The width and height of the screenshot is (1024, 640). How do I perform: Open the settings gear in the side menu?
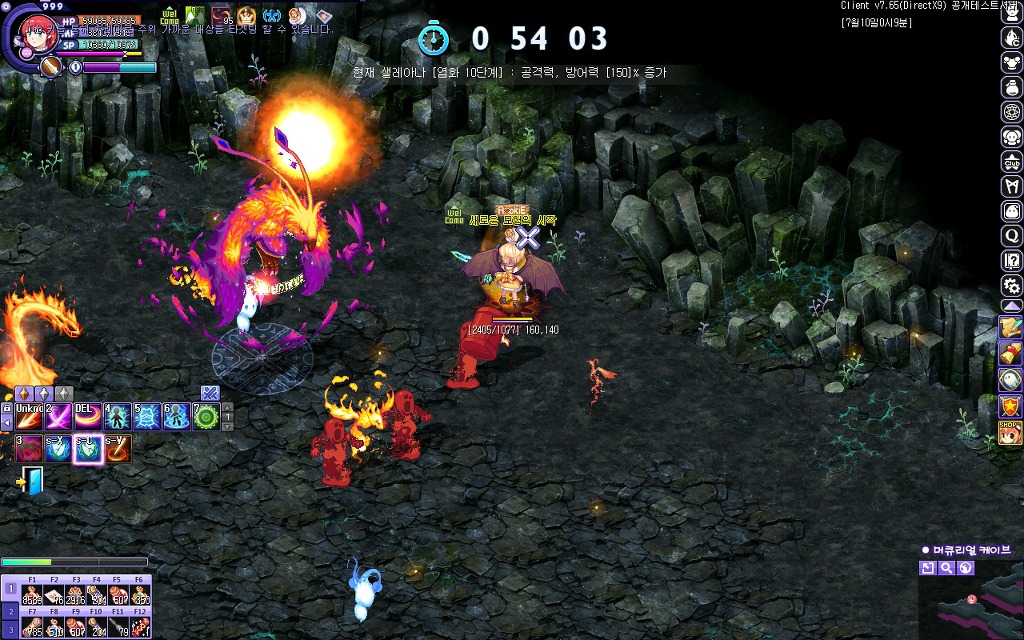(1011, 285)
